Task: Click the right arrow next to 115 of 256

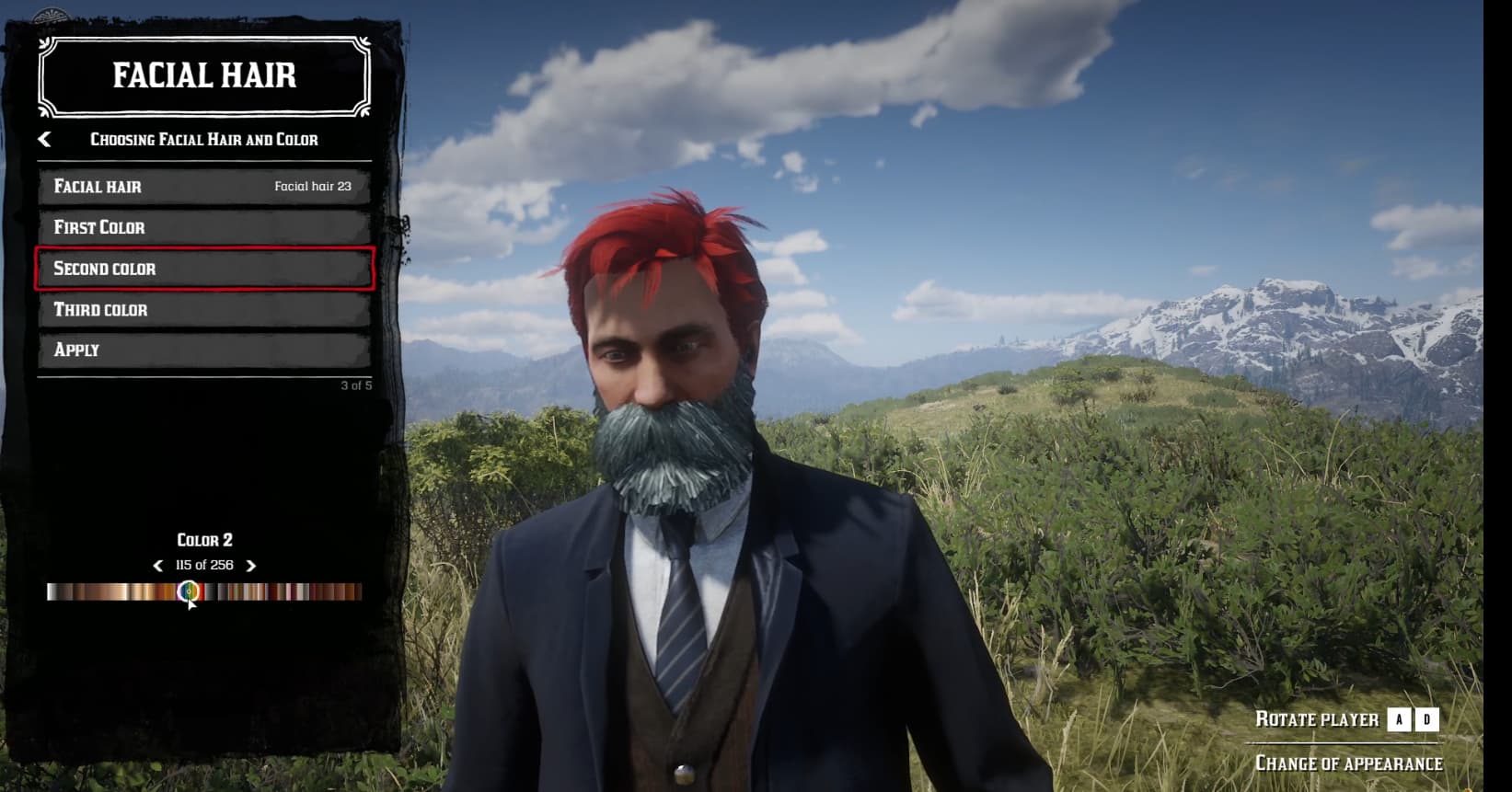Action: [251, 565]
